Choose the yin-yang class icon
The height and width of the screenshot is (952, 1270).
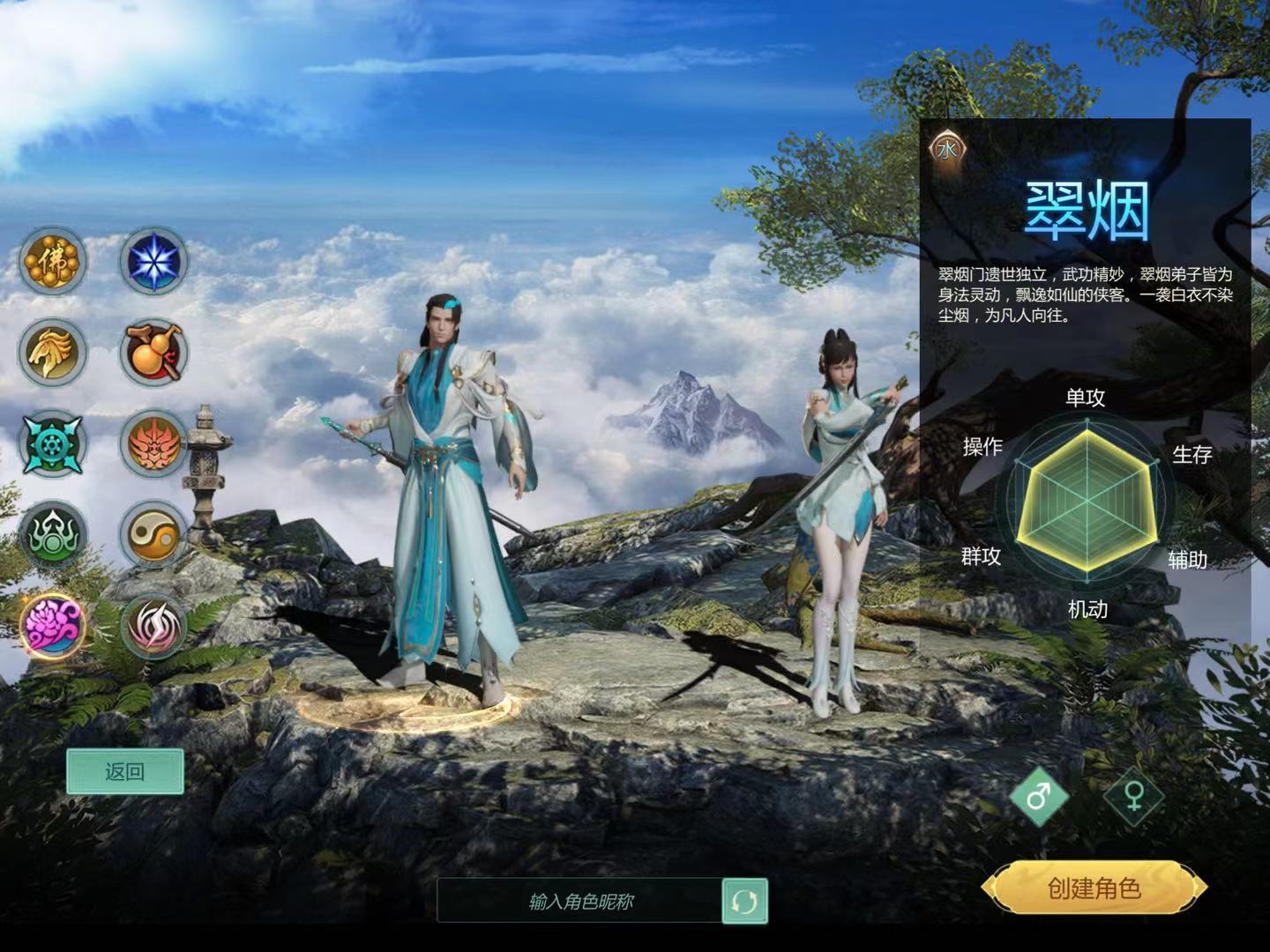coord(153,534)
